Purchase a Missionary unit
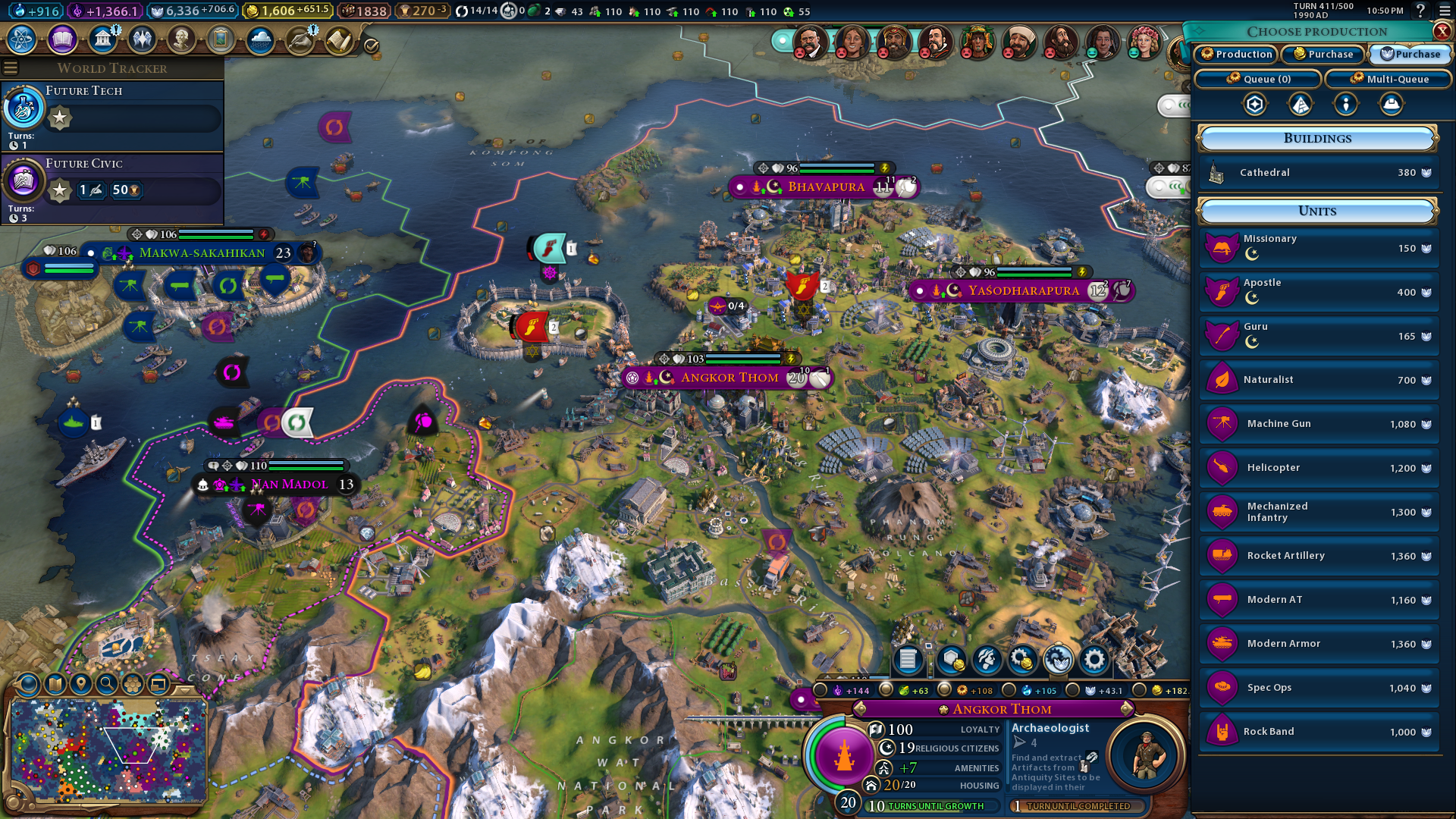The height and width of the screenshot is (819, 1456). coord(1318,248)
